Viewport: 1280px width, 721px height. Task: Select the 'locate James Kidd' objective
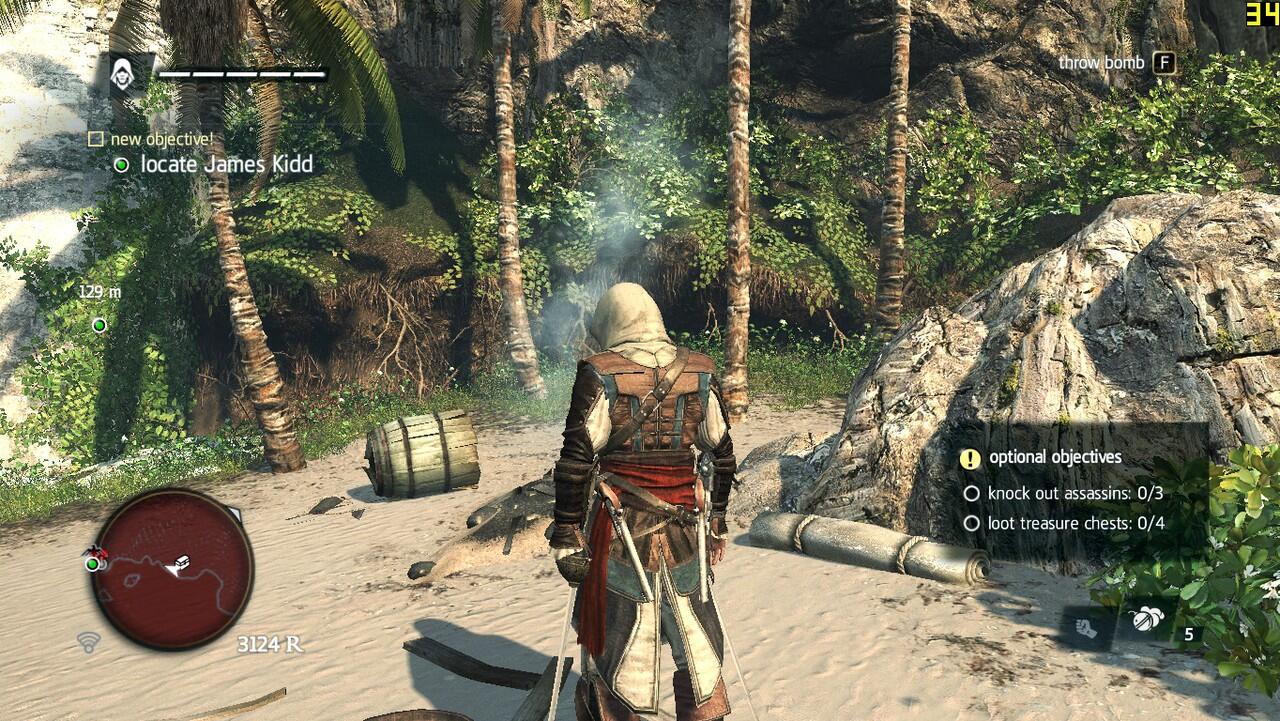[x=226, y=164]
